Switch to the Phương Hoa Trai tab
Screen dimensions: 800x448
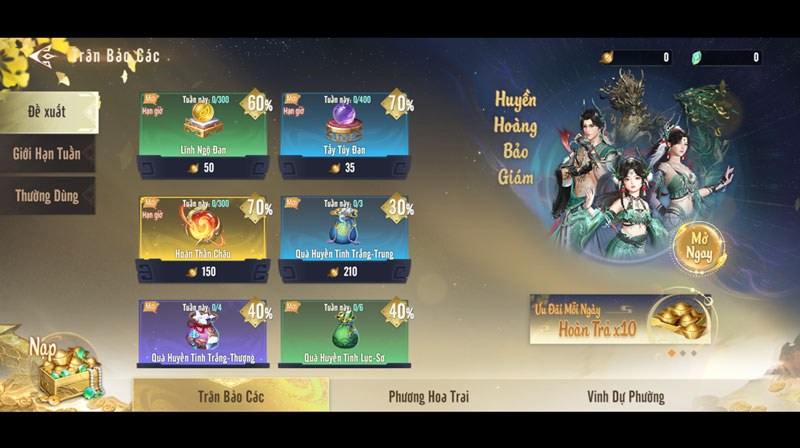(x=428, y=397)
